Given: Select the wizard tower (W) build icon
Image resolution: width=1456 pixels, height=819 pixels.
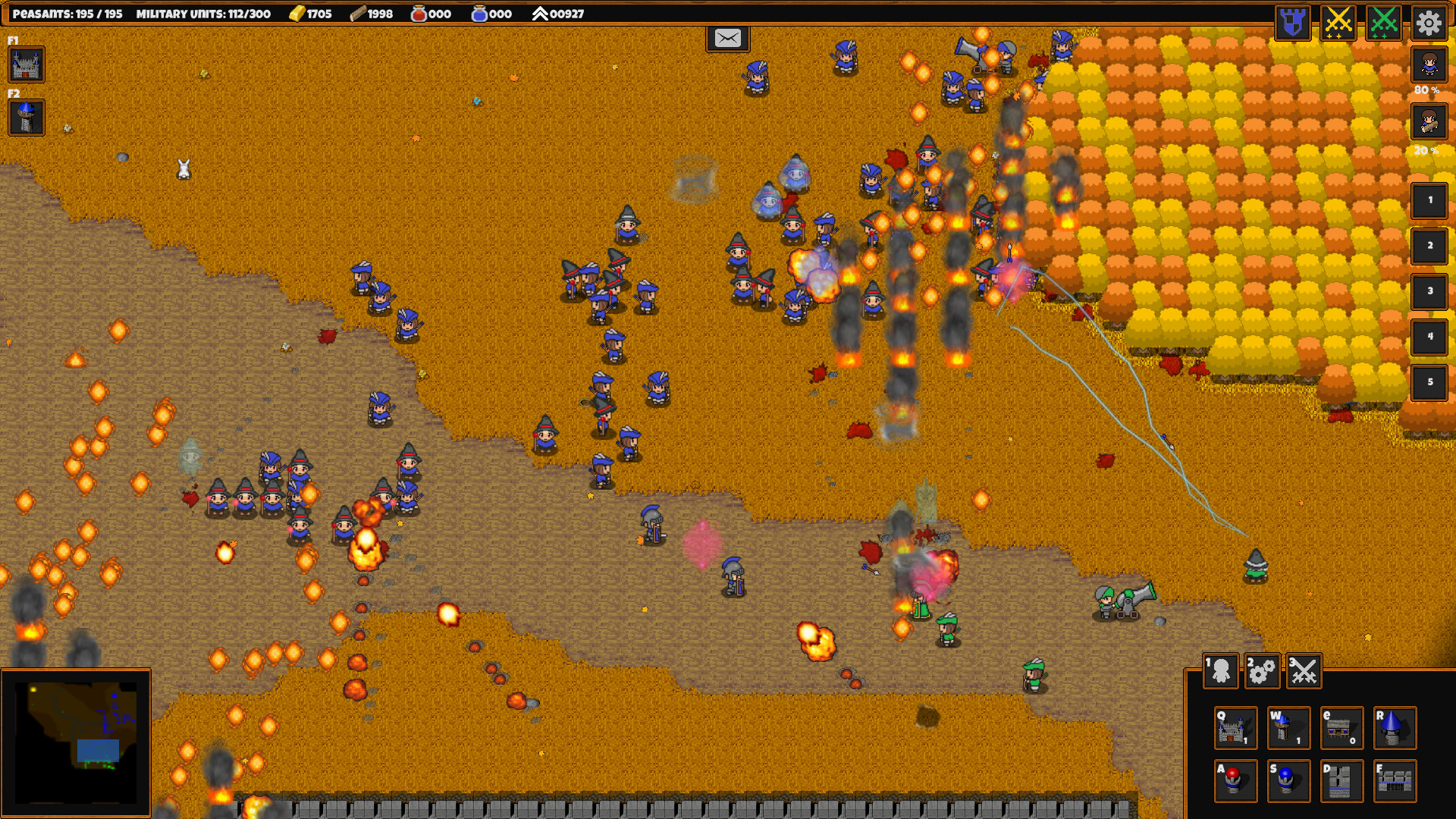Looking at the screenshot, I should [1288, 728].
